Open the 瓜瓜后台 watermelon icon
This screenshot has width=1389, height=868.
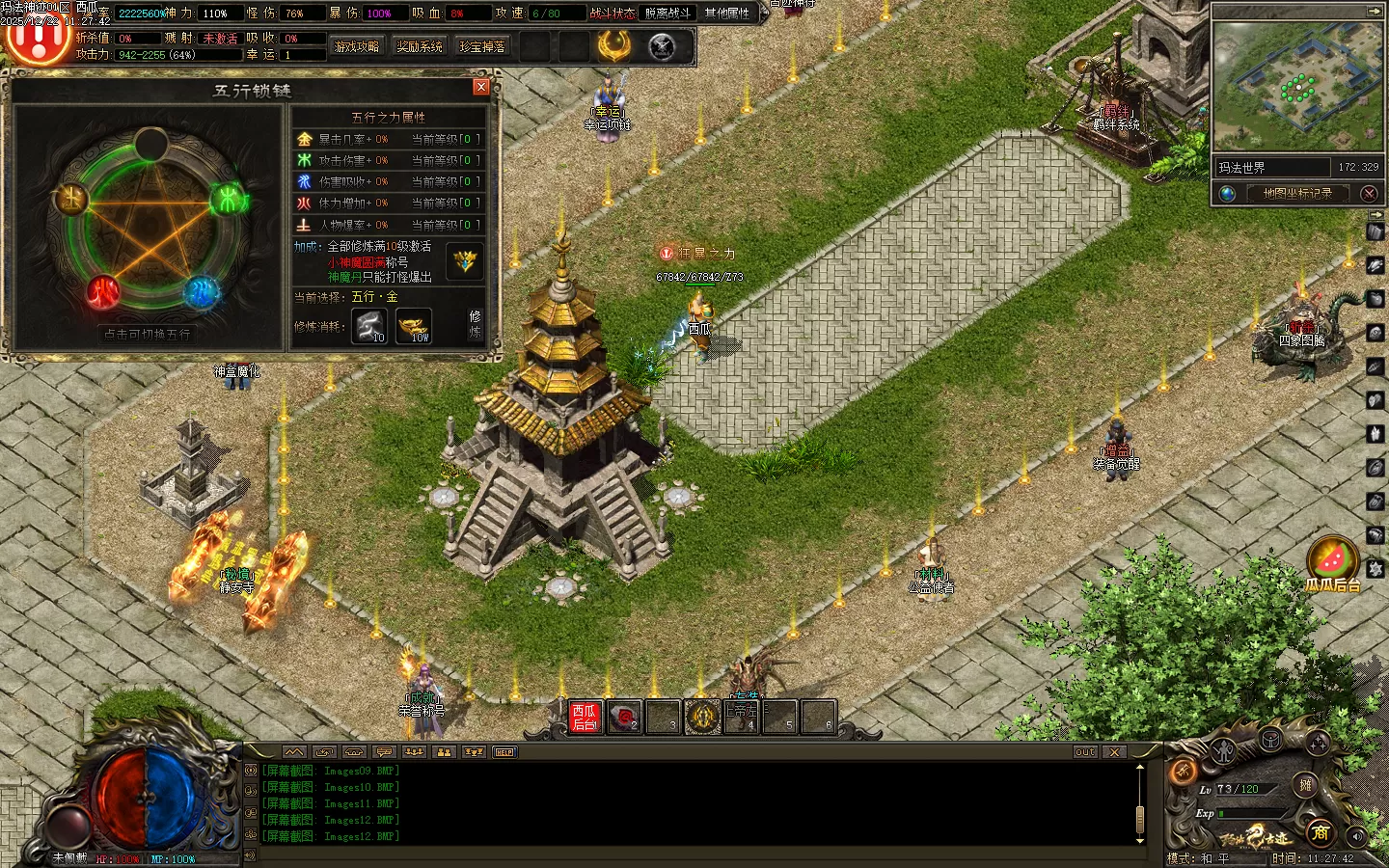[x=1332, y=559]
